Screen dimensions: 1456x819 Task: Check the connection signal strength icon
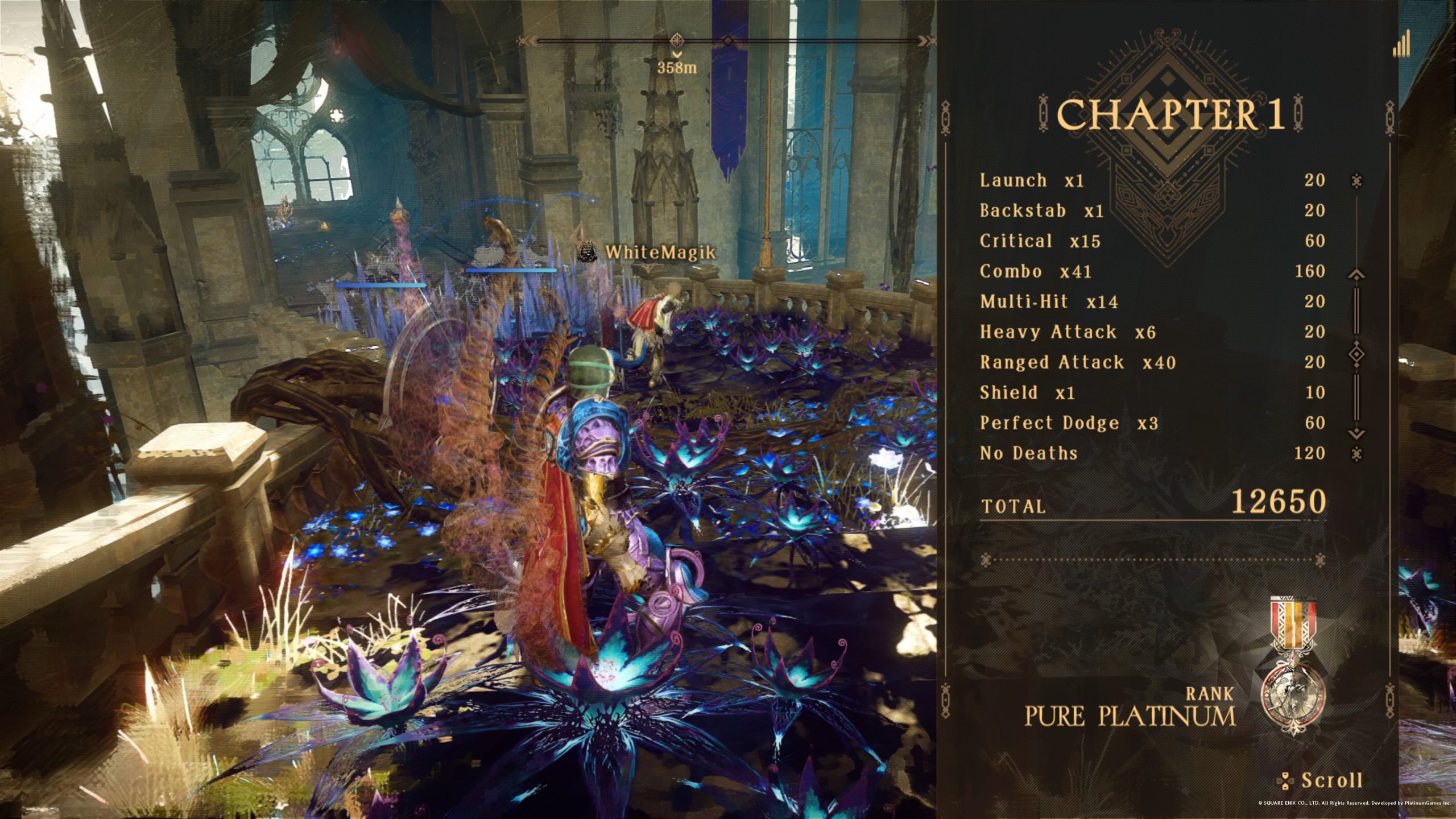click(1401, 44)
